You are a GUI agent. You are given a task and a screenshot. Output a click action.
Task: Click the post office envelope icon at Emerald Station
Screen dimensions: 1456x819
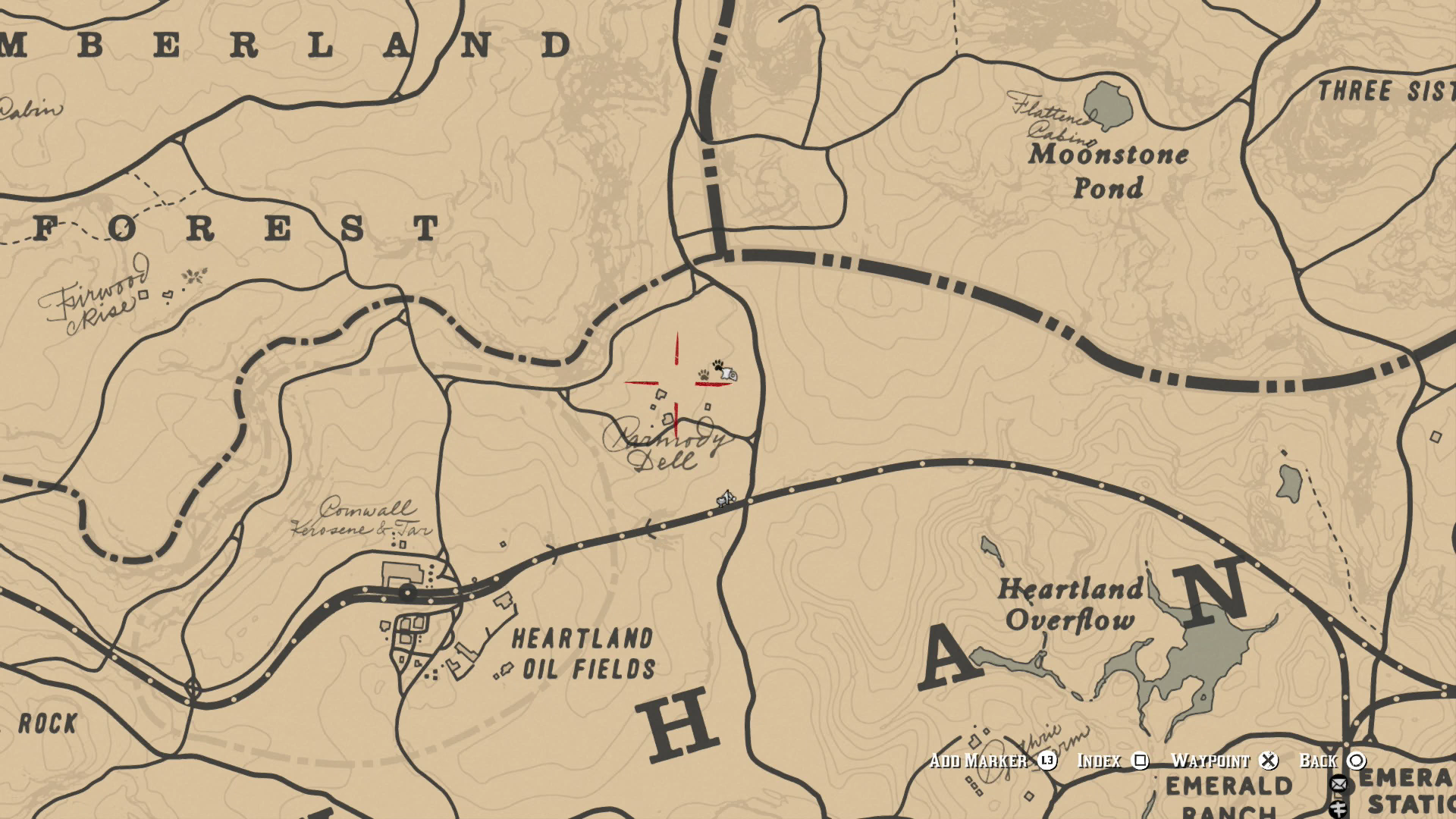tap(1339, 785)
